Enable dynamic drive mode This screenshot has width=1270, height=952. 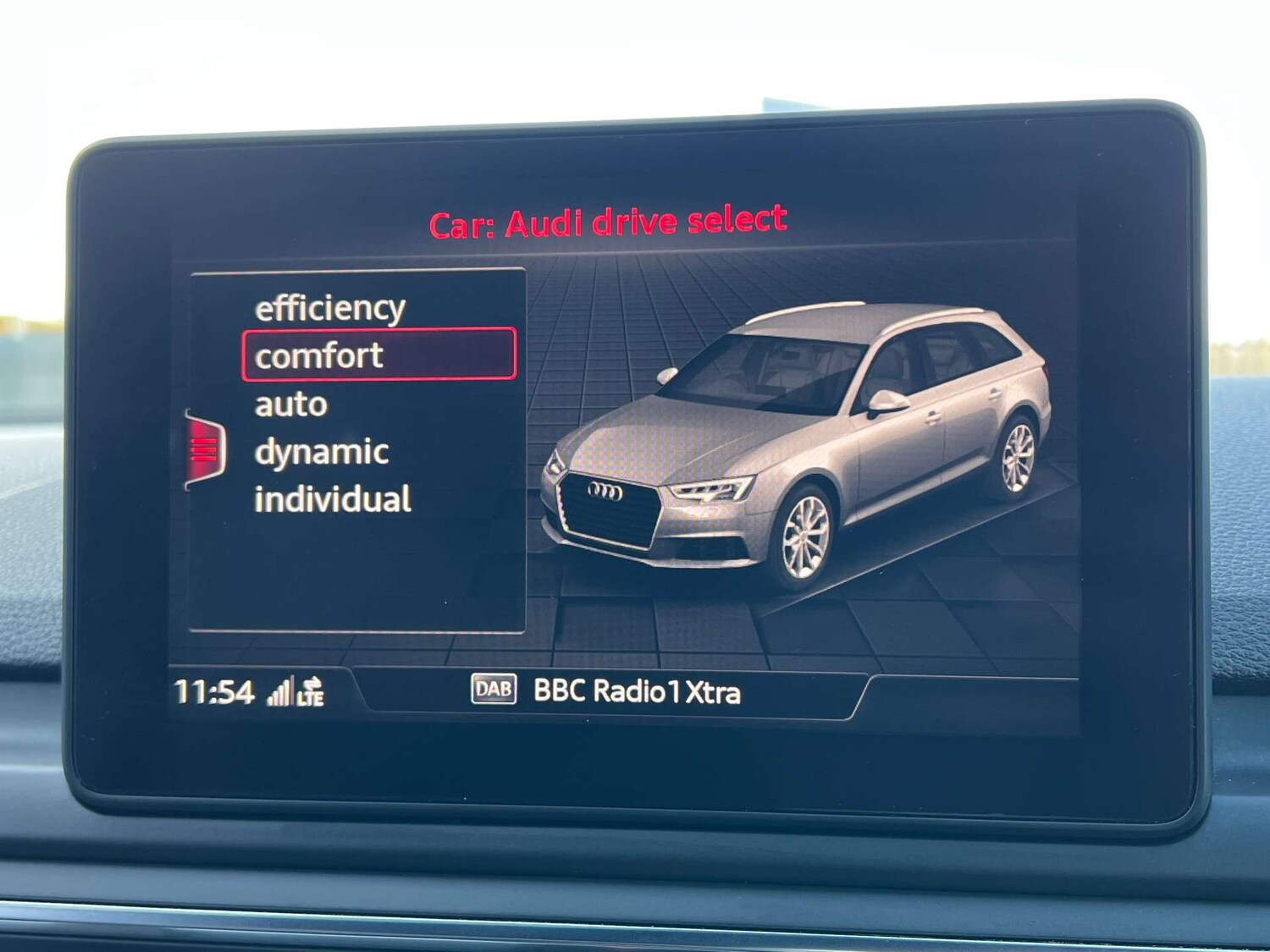[321, 451]
